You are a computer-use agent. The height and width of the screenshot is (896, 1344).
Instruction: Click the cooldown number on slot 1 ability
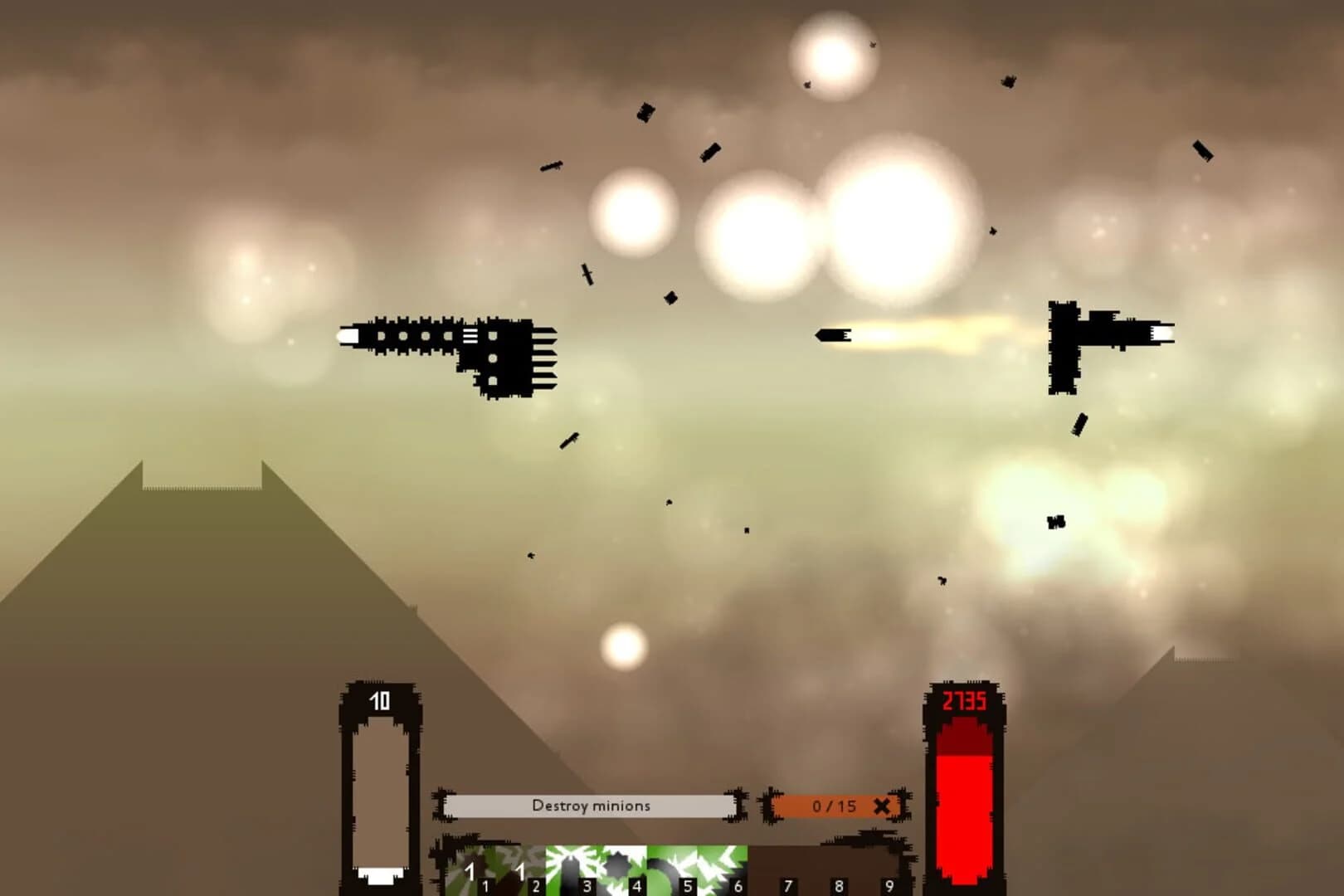click(x=470, y=870)
